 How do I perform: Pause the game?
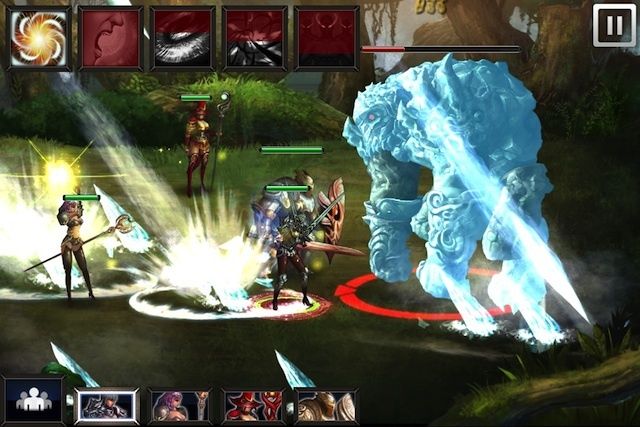tap(613, 25)
